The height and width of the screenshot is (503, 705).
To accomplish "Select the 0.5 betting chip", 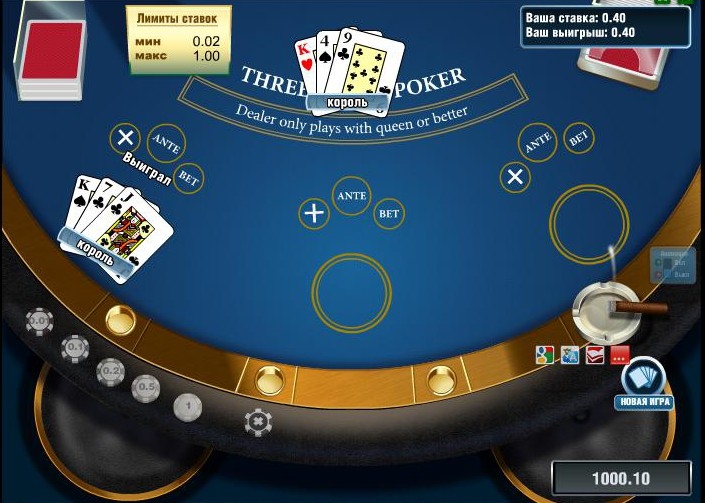I will 147,386.
